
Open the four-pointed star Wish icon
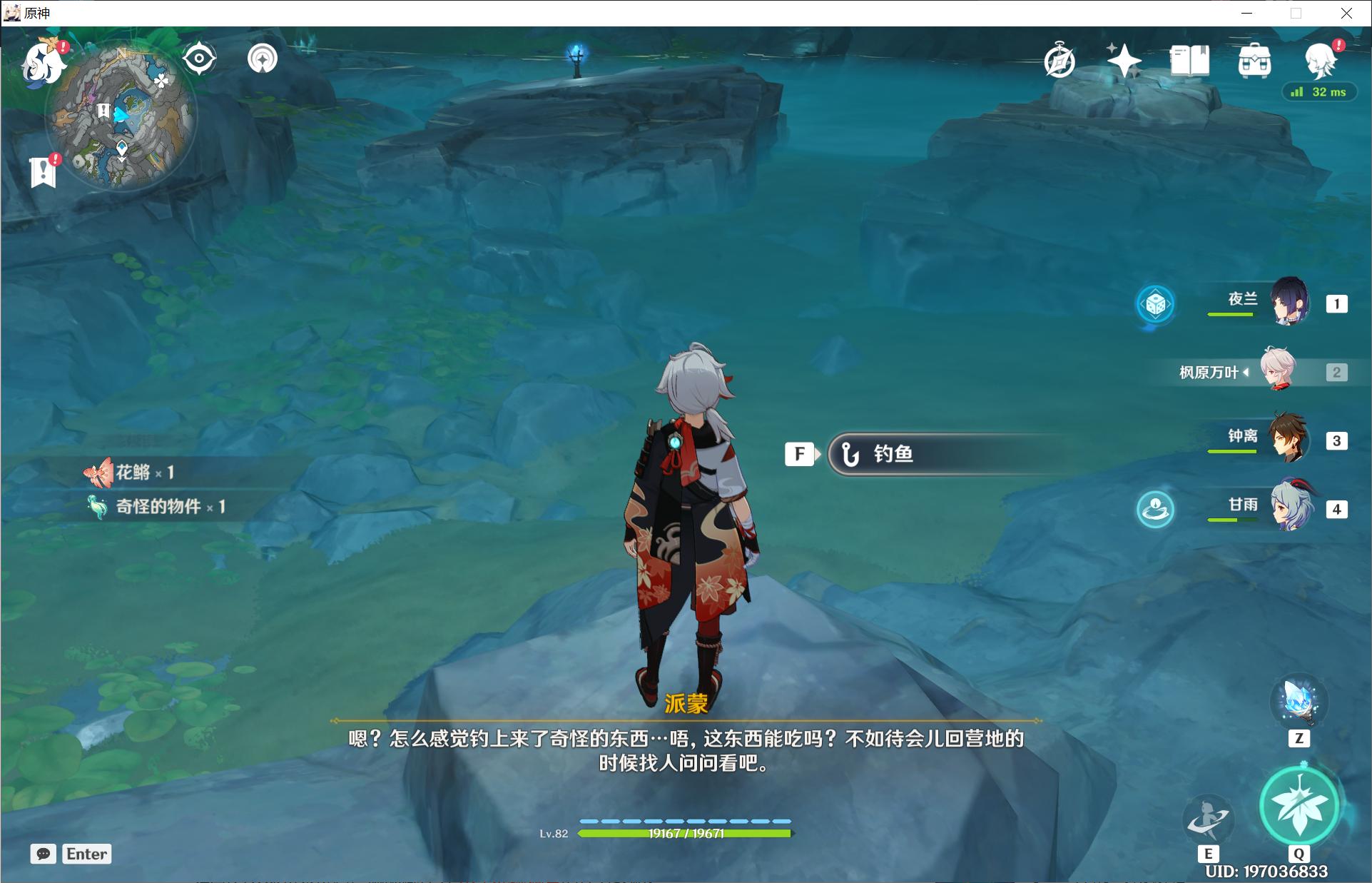click(1124, 61)
